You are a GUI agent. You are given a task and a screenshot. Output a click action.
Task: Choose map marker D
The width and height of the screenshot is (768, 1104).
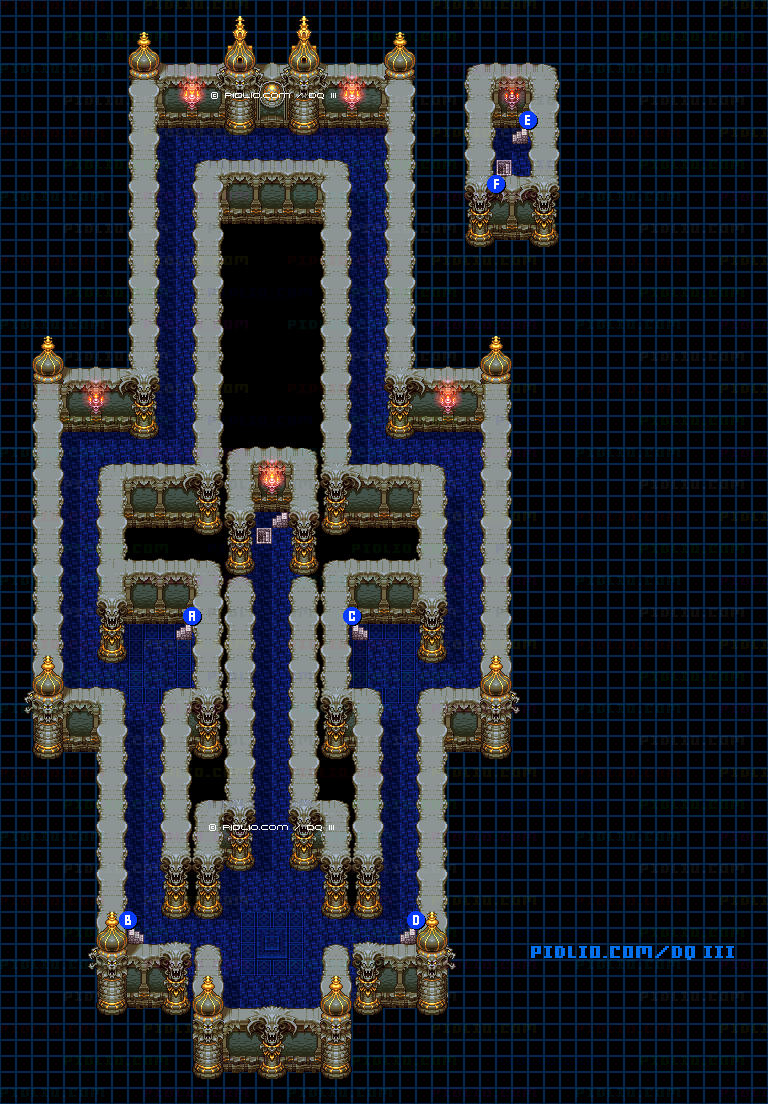pyautogui.click(x=416, y=920)
